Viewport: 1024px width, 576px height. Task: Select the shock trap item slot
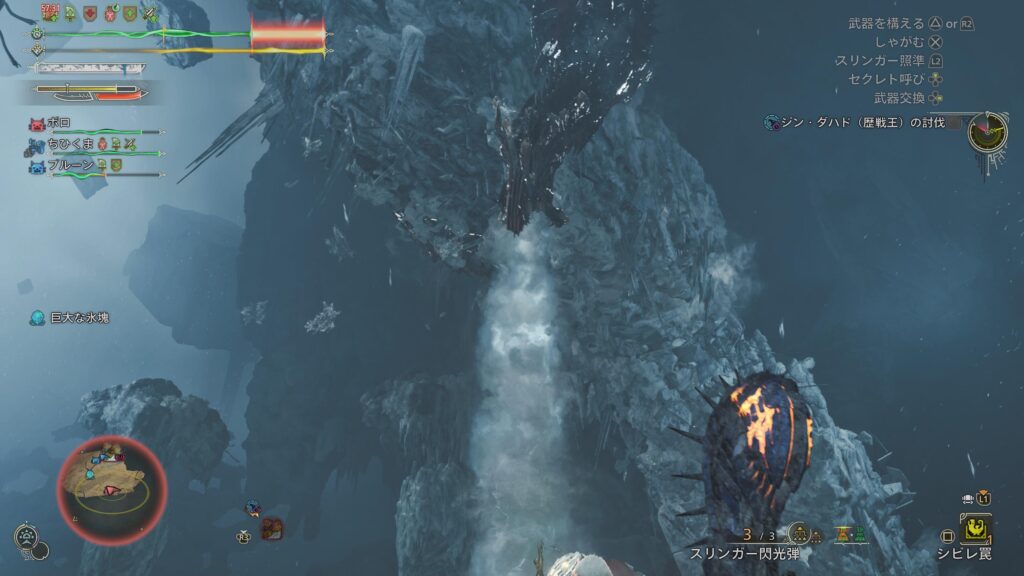(x=977, y=529)
